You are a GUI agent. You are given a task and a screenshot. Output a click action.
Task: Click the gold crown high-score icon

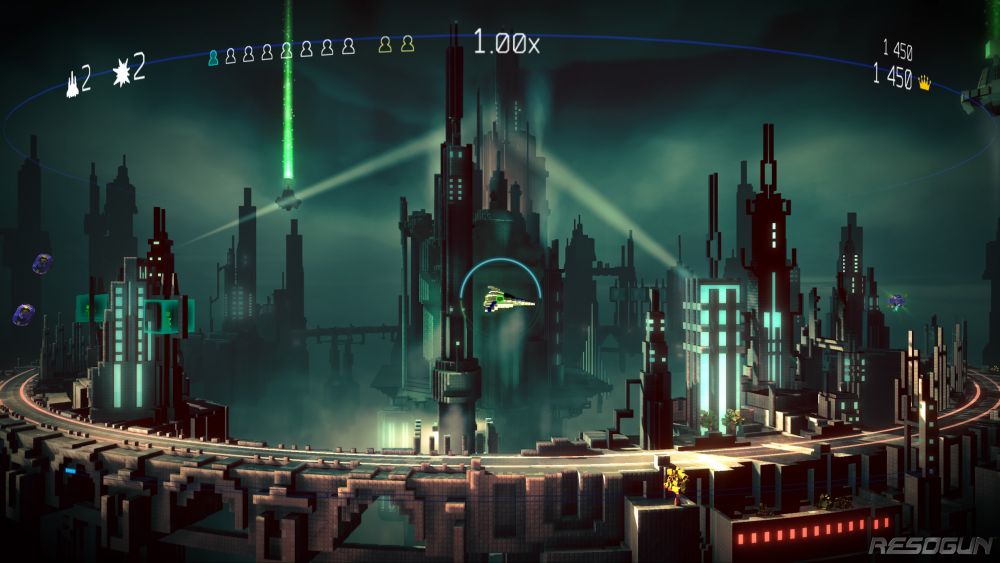[924, 83]
